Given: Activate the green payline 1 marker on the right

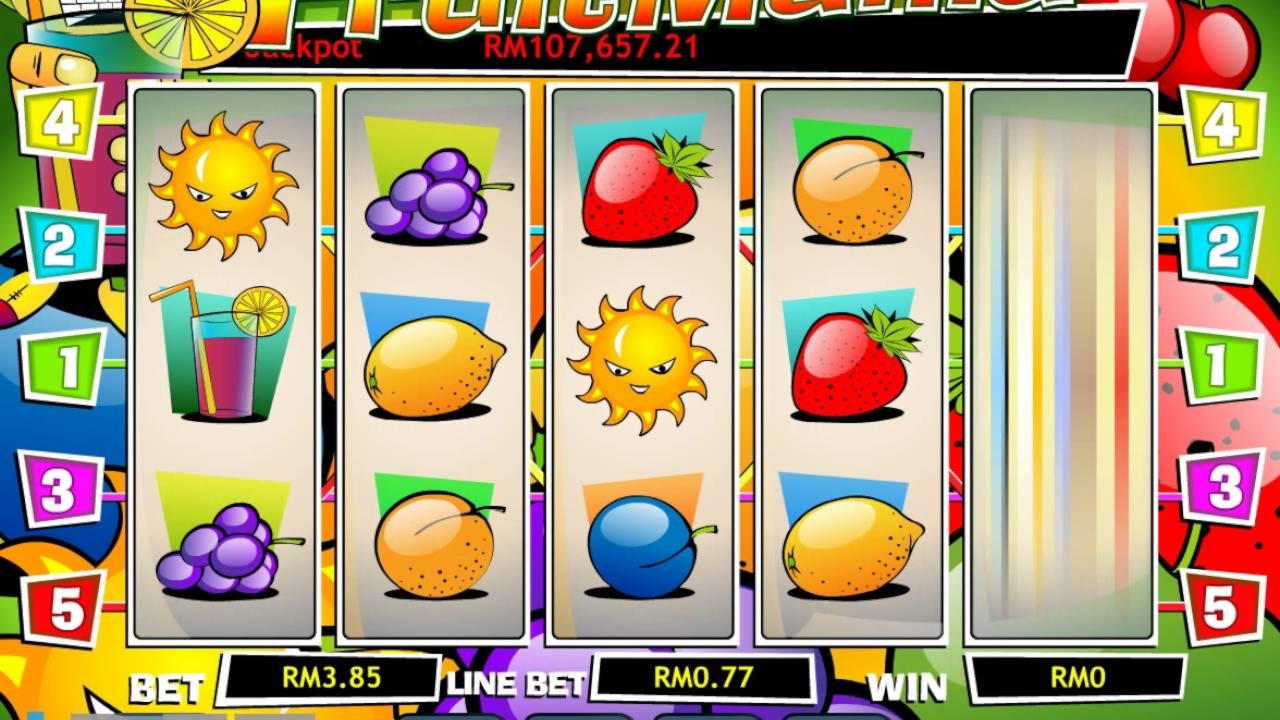Looking at the screenshot, I should tap(1218, 366).
